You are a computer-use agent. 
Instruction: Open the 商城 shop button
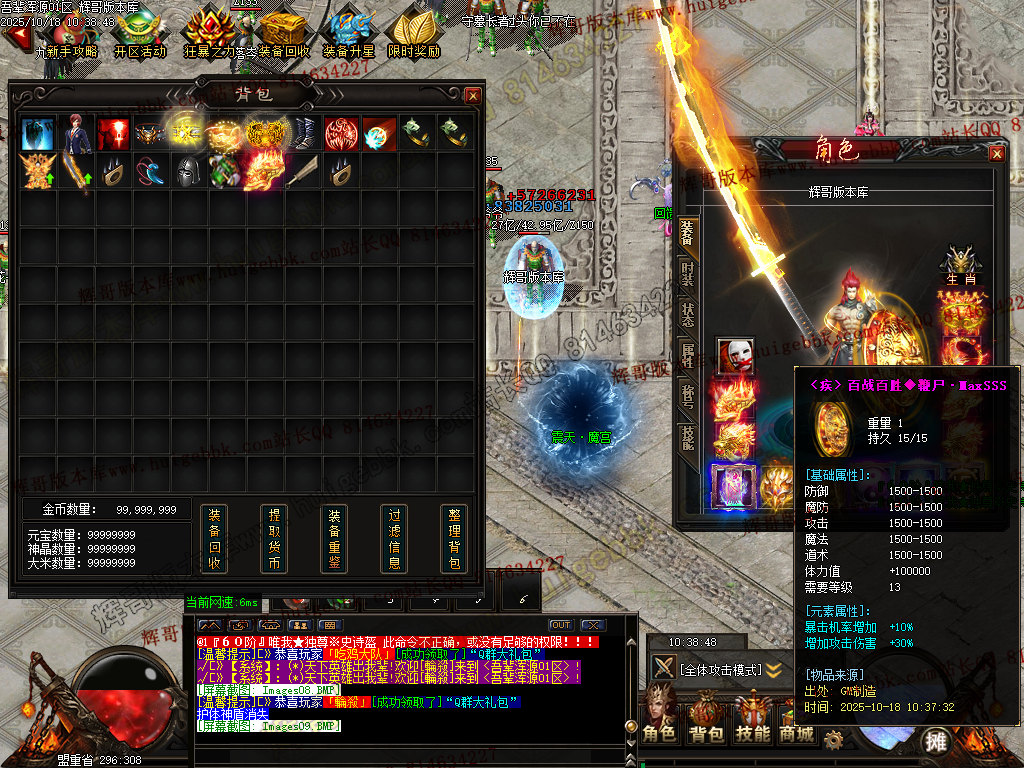click(x=797, y=733)
